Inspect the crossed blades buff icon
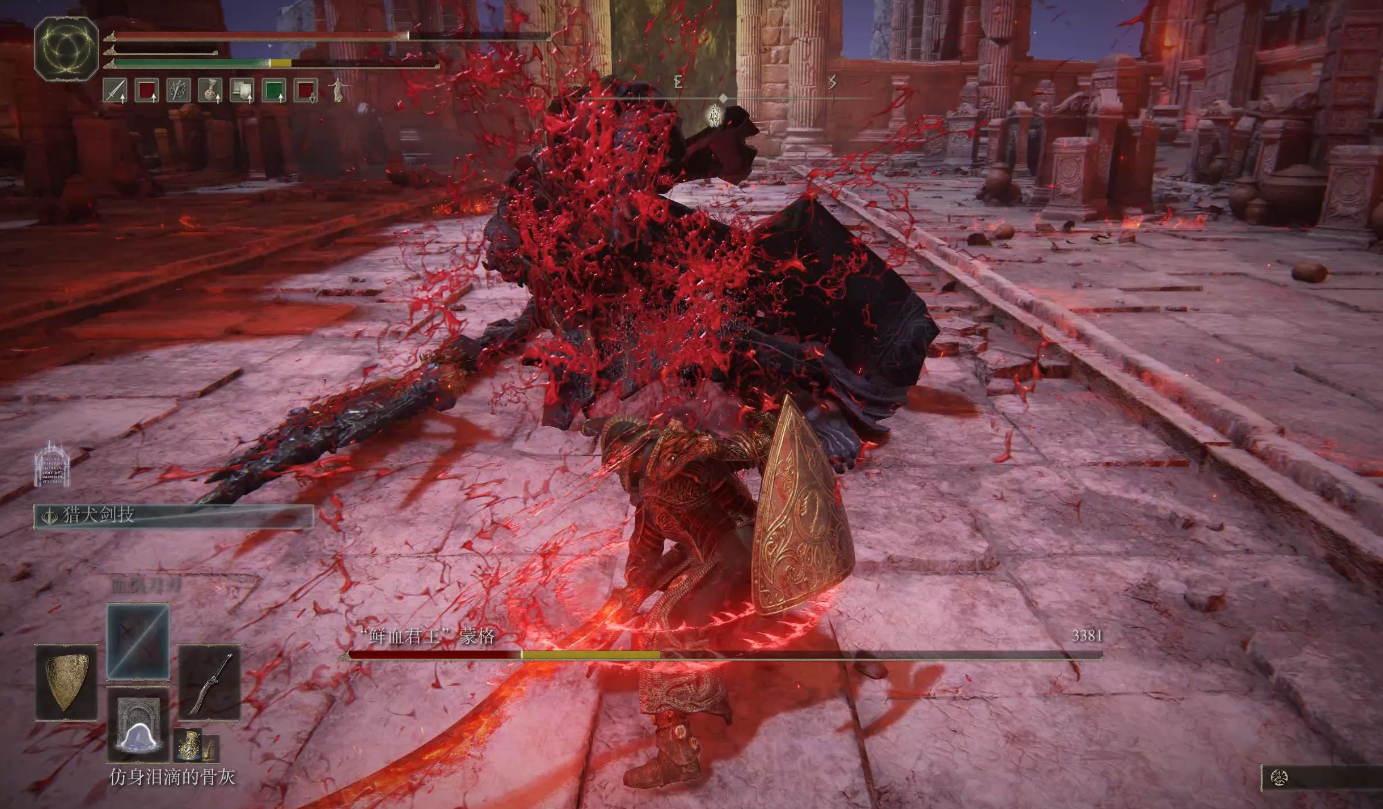1383x809 pixels. pyautogui.click(x=178, y=91)
